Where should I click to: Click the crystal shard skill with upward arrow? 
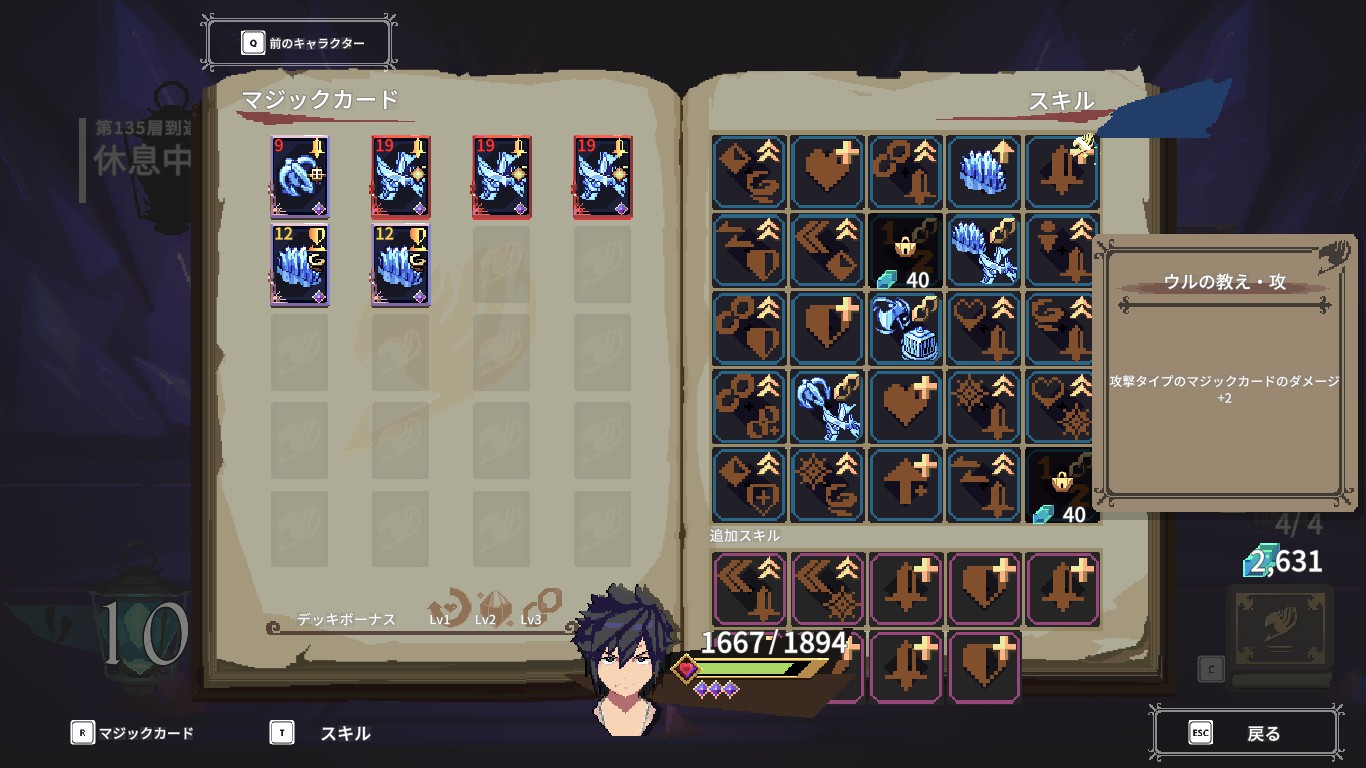point(984,172)
